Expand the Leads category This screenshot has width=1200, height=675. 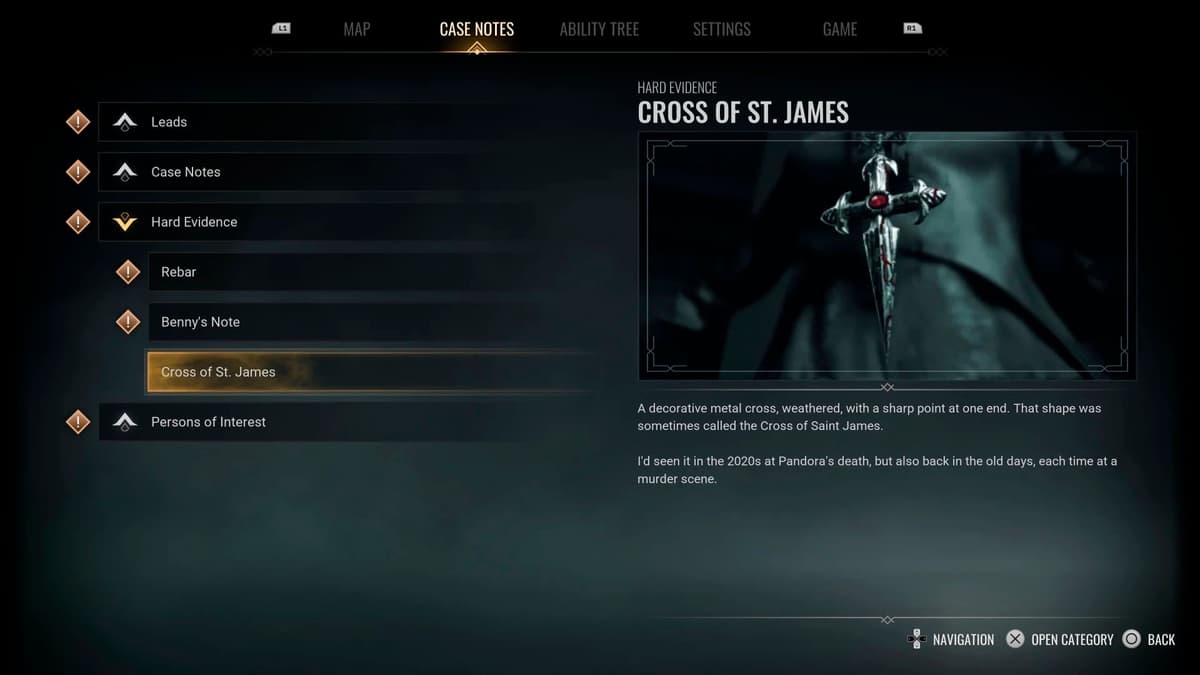point(169,122)
